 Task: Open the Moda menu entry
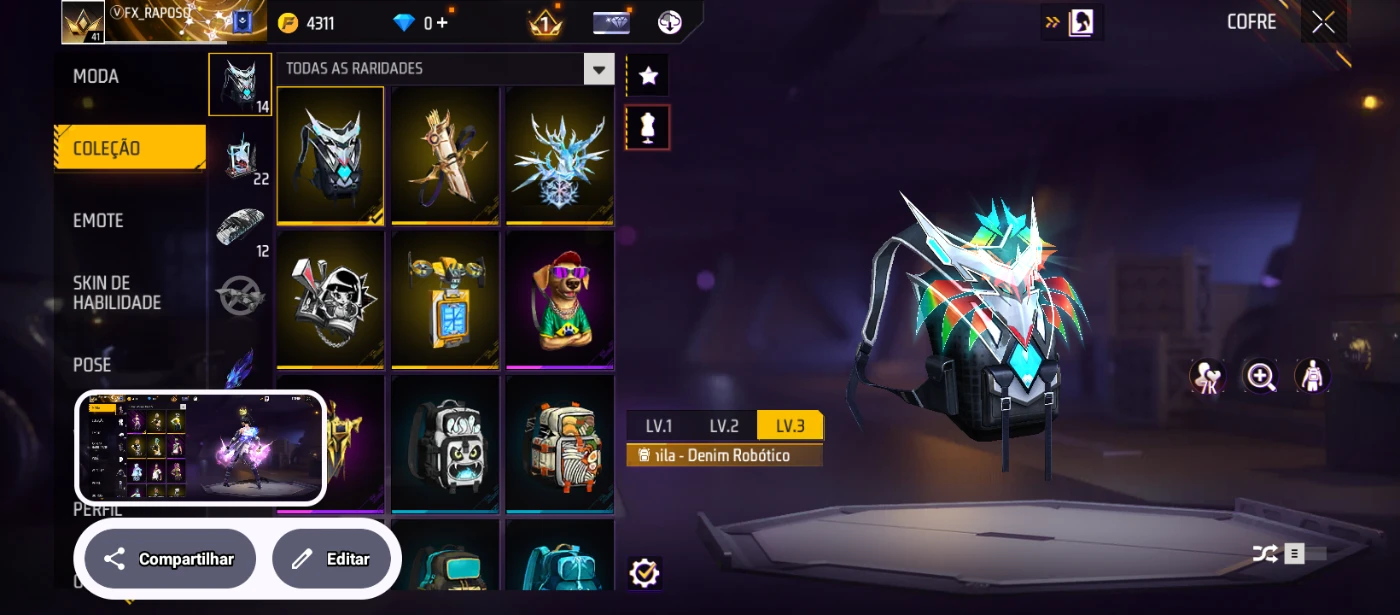(x=96, y=77)
